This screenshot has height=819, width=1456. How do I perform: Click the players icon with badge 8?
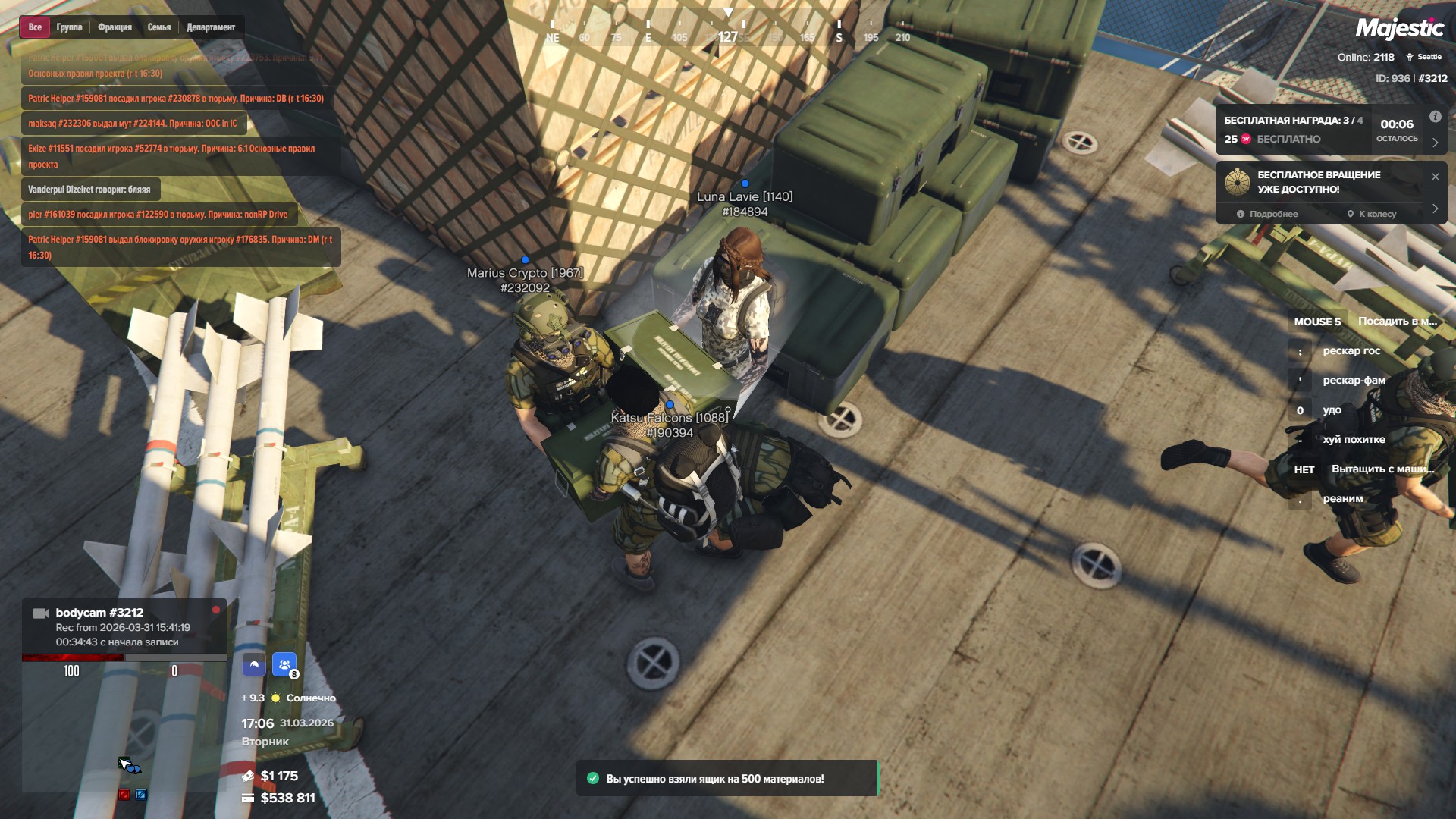click(x=284, y=665)
